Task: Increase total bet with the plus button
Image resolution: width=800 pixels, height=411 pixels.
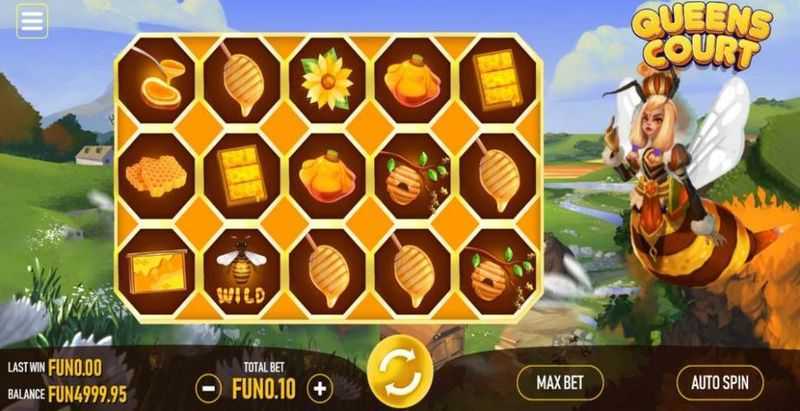Action: [319, 387]
